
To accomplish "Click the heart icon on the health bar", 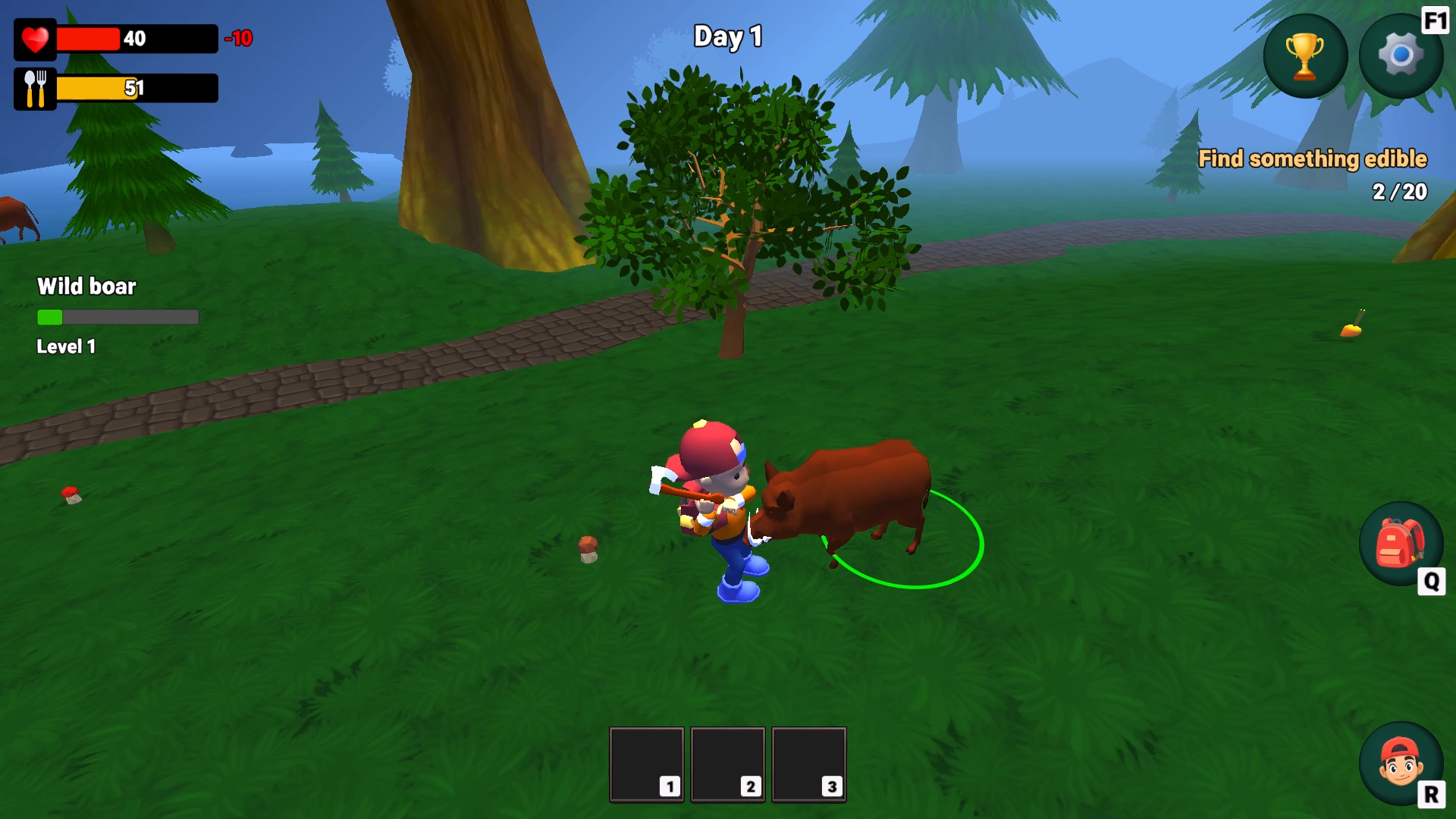I will pyautogui.click(x=34, y=39).
